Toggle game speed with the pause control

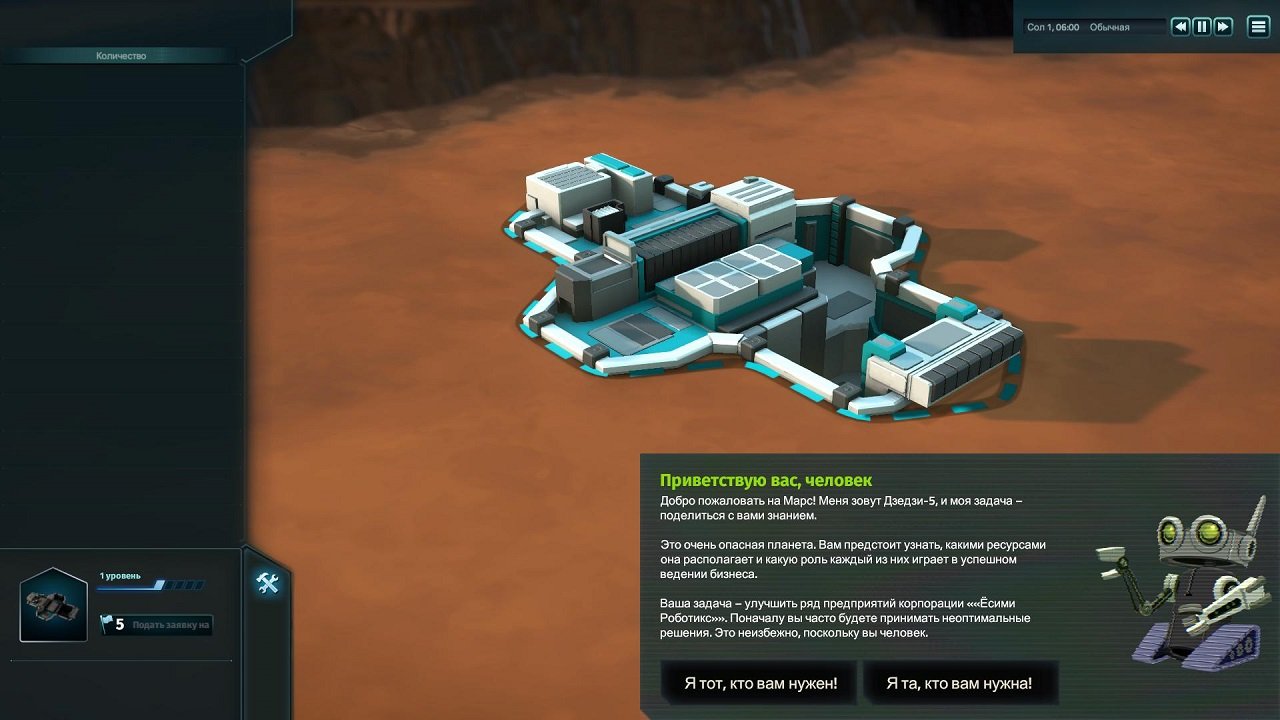point(1201,27)
